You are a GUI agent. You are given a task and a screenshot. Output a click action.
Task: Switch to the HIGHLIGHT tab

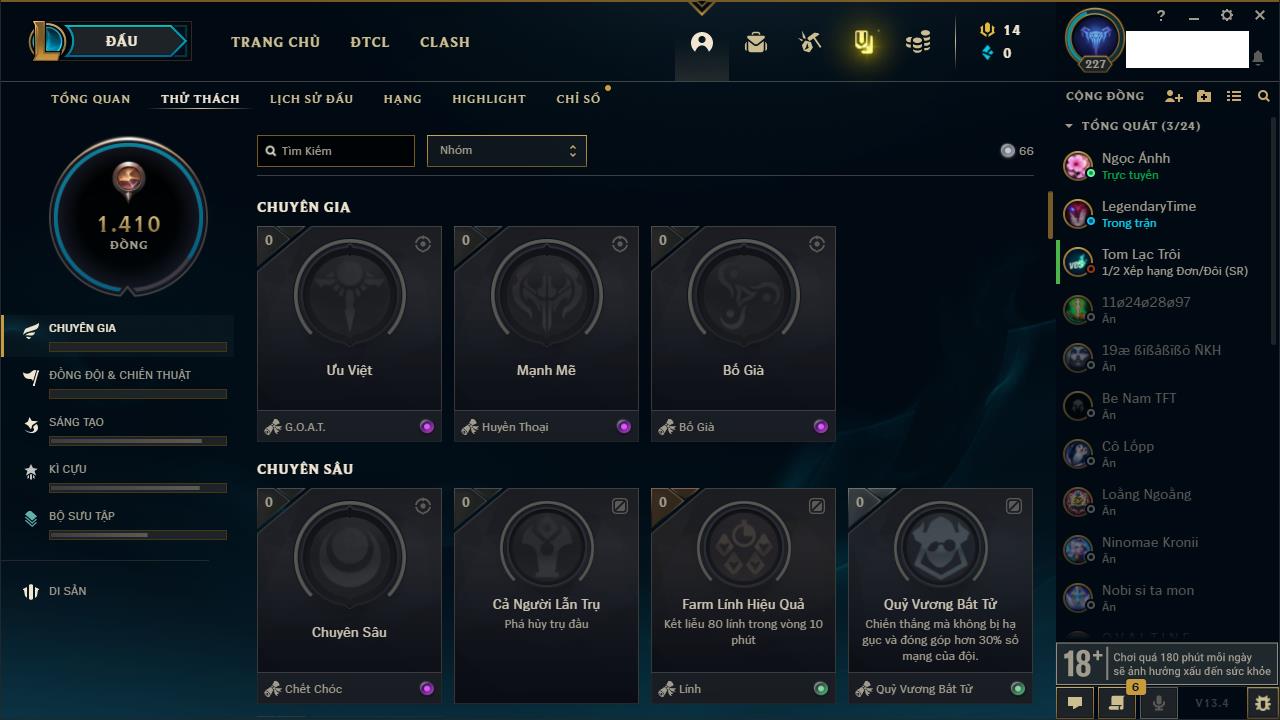point(489,99)
